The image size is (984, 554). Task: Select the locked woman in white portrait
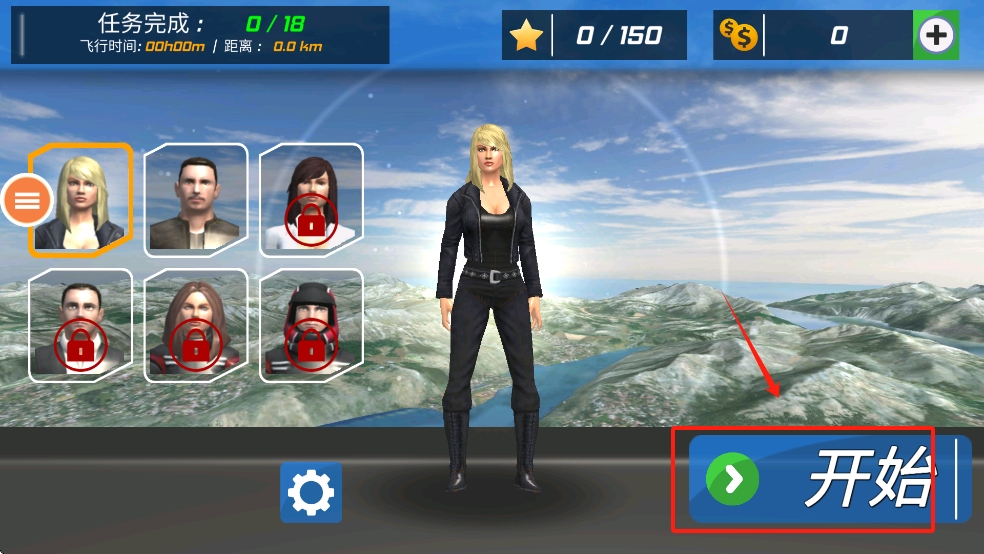click(311, 198)
